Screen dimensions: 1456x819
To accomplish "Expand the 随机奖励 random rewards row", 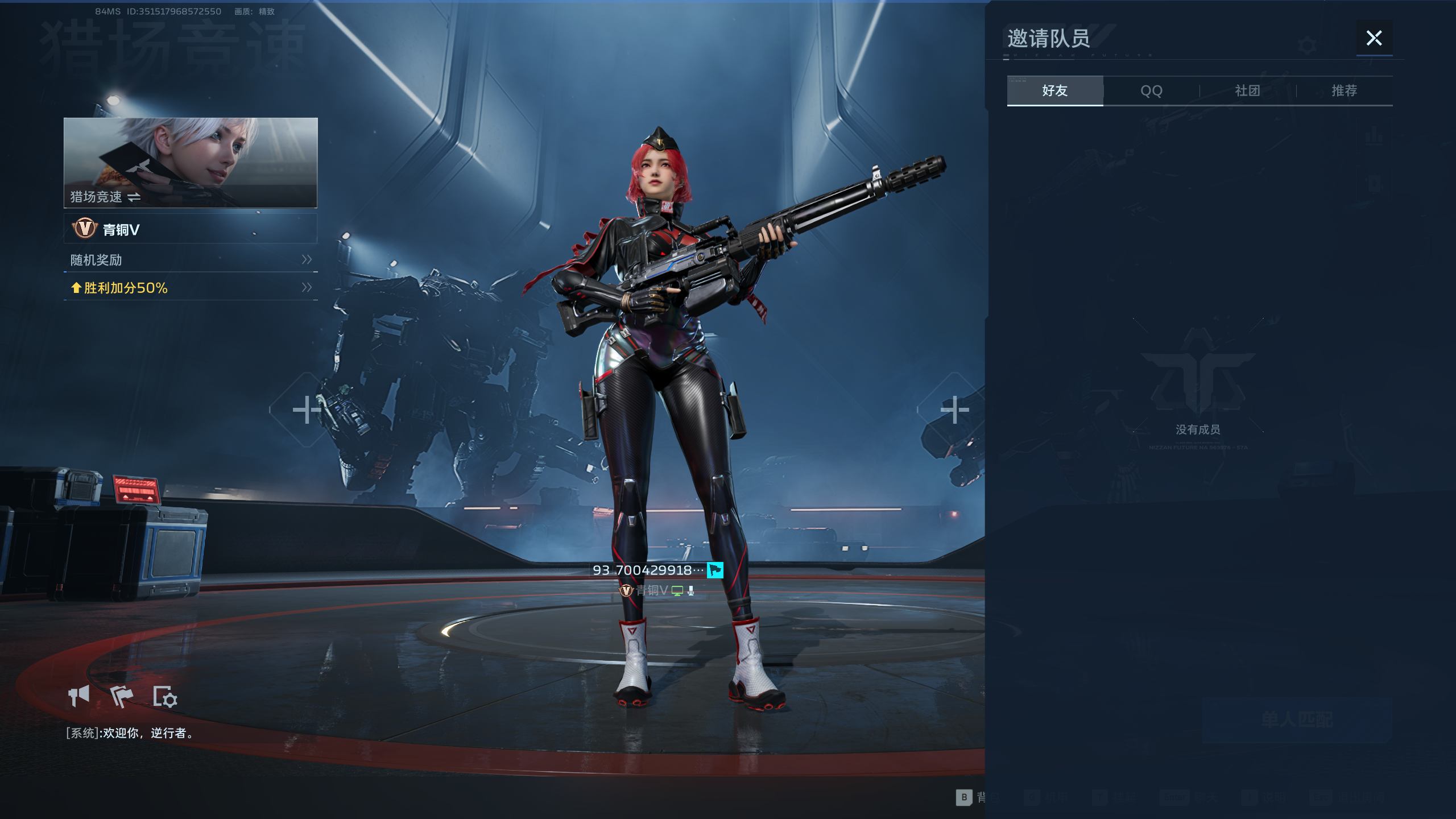I will coord(190,260).
